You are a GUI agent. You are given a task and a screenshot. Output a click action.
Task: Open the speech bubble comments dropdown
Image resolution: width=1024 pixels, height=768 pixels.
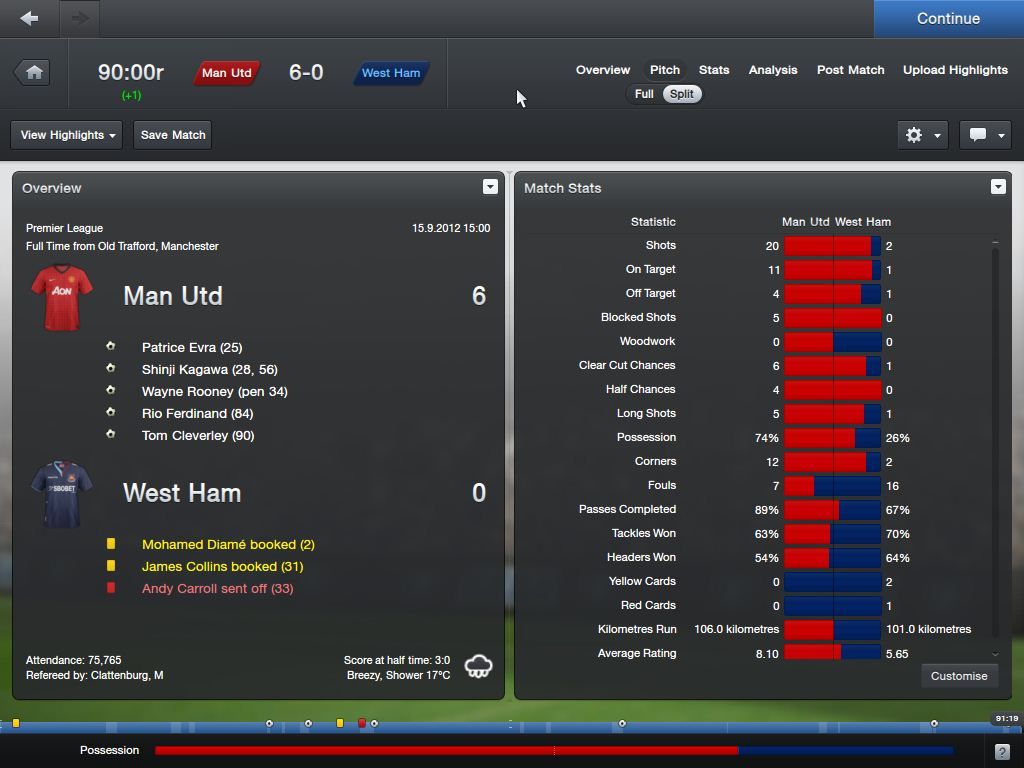(x=985, y=135)
